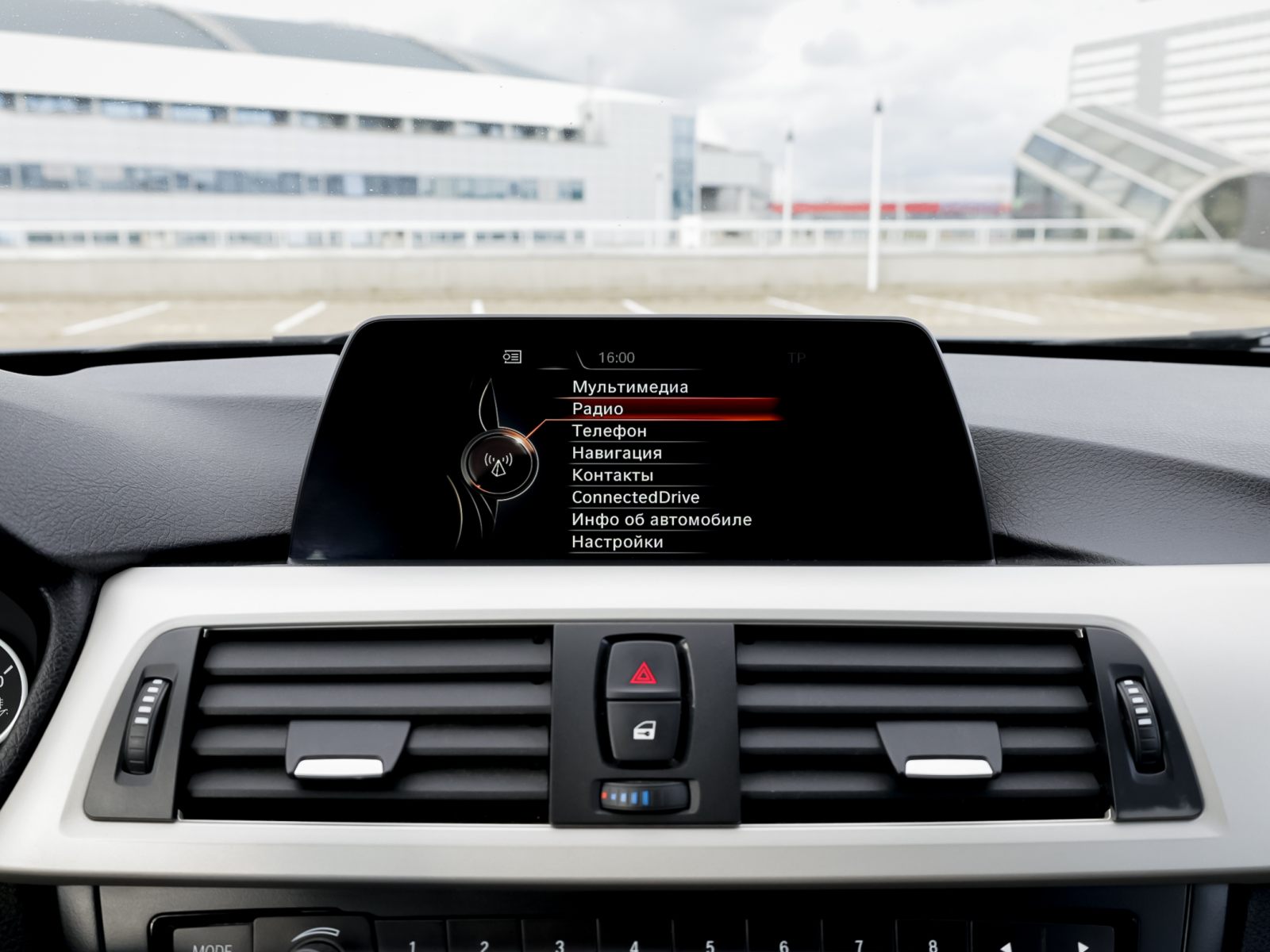Go to Настройки in the menu
This screenshot has width=1270, height=952.
(x=617, y=543)
